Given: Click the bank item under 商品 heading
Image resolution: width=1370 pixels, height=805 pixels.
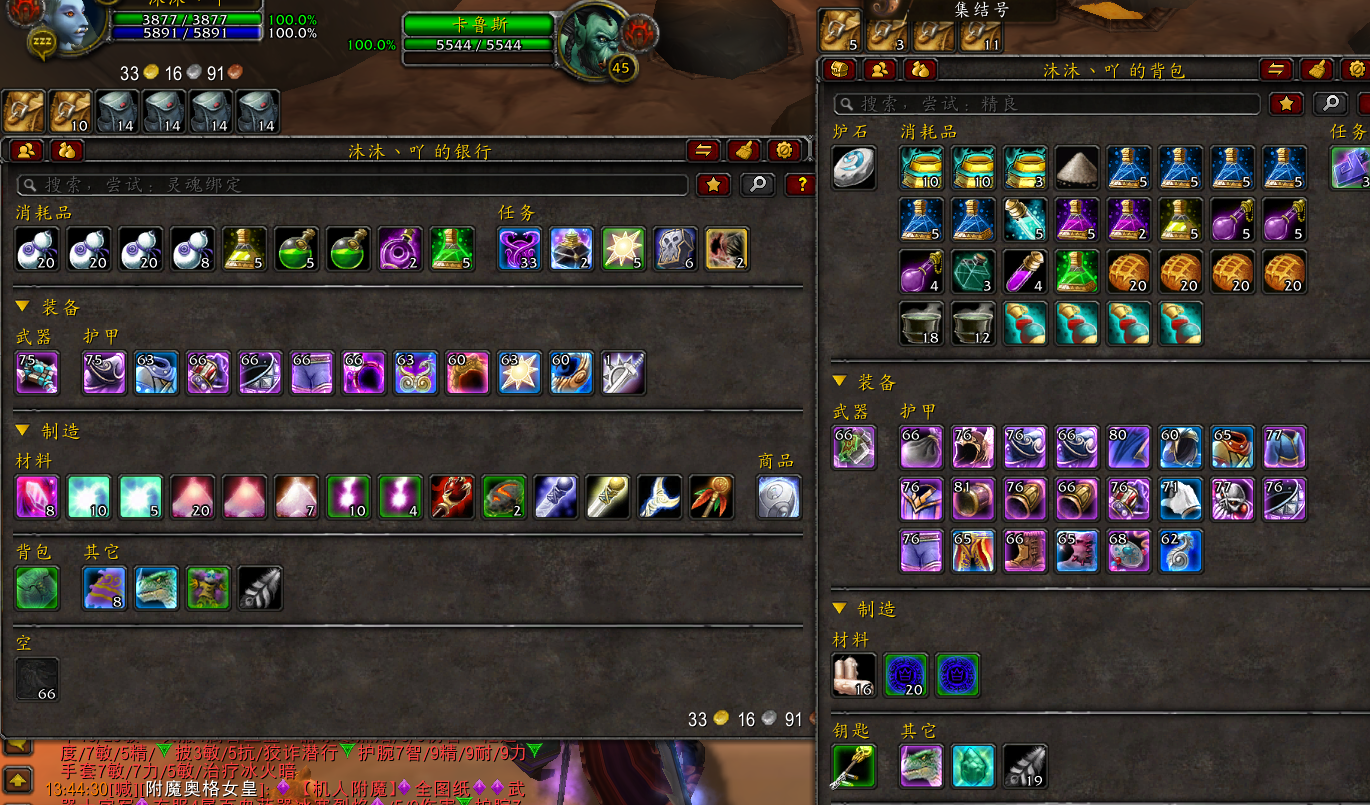Looking at the screenshot, I should click(x=779, y=497).
